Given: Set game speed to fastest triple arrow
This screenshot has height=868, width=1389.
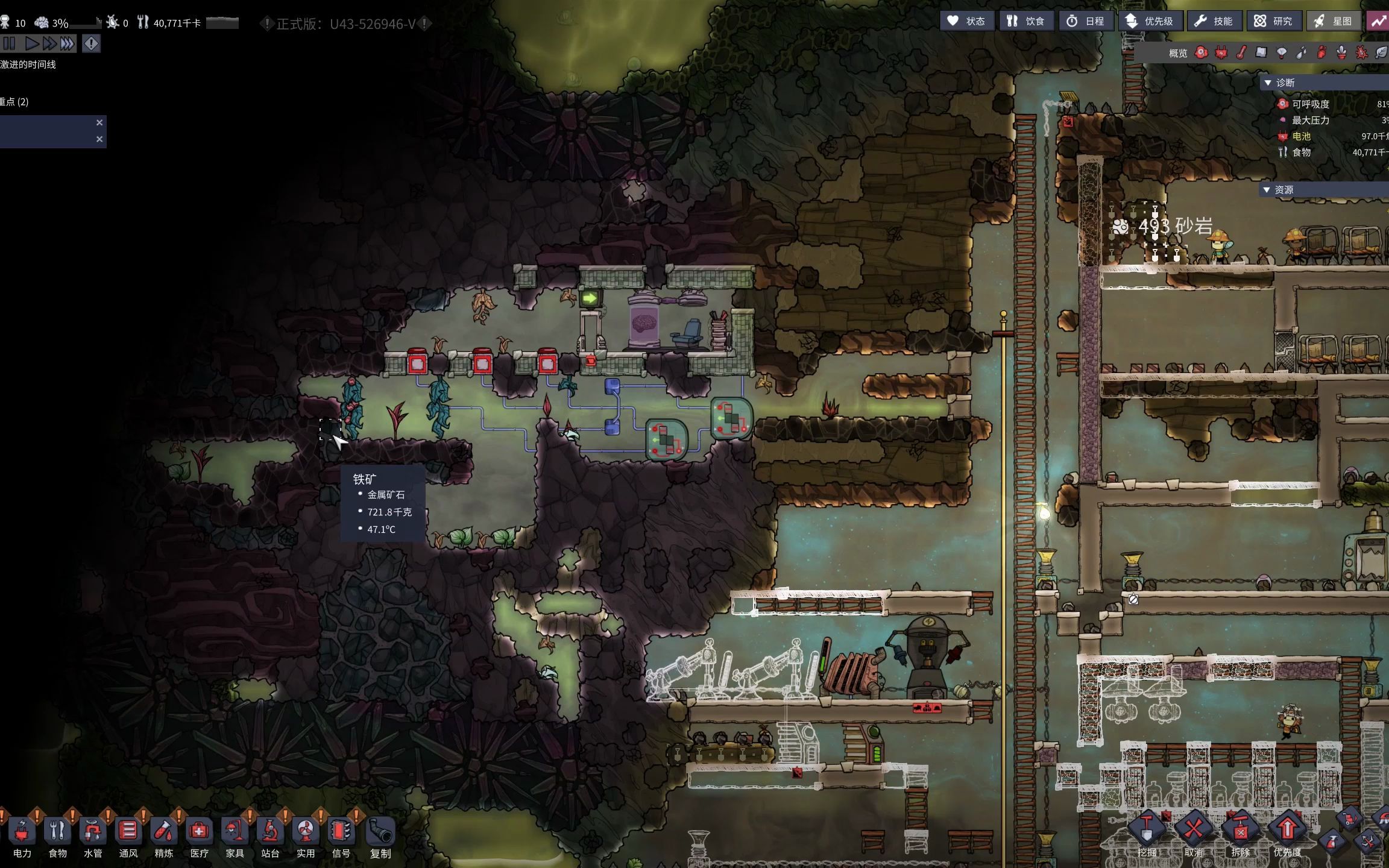Looking at the screenshot, I should pyautogui.click(x=68, y=43).
